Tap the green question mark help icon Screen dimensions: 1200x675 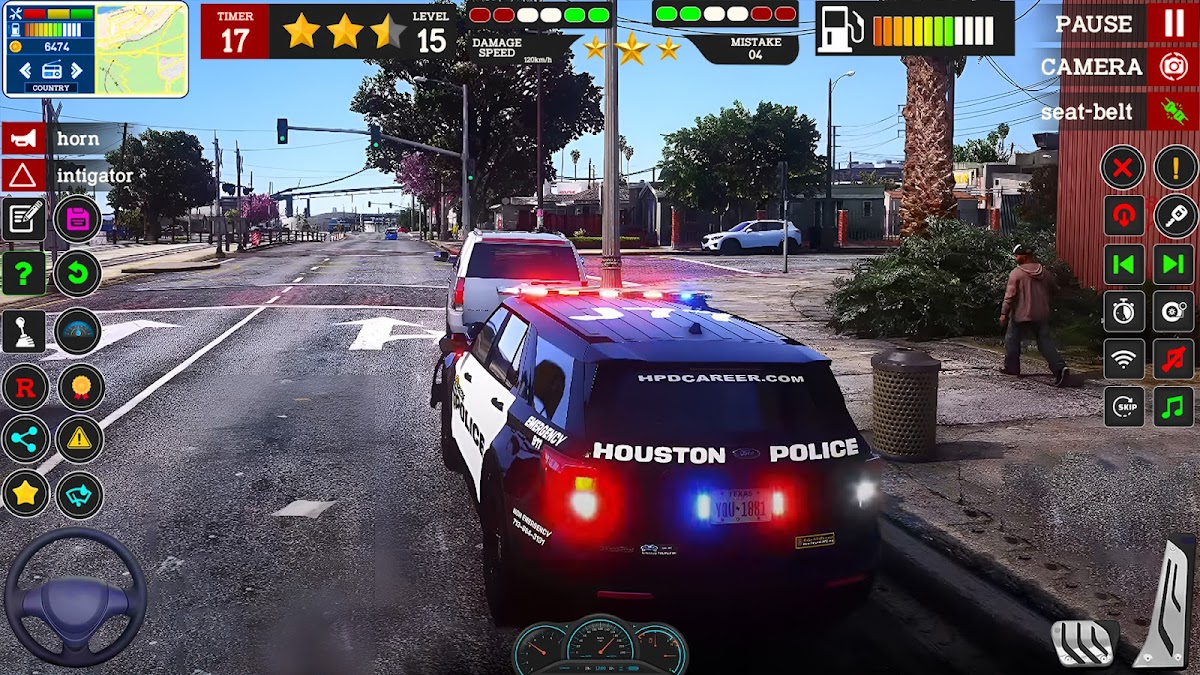pyautogui.click(x=24, y=272)
